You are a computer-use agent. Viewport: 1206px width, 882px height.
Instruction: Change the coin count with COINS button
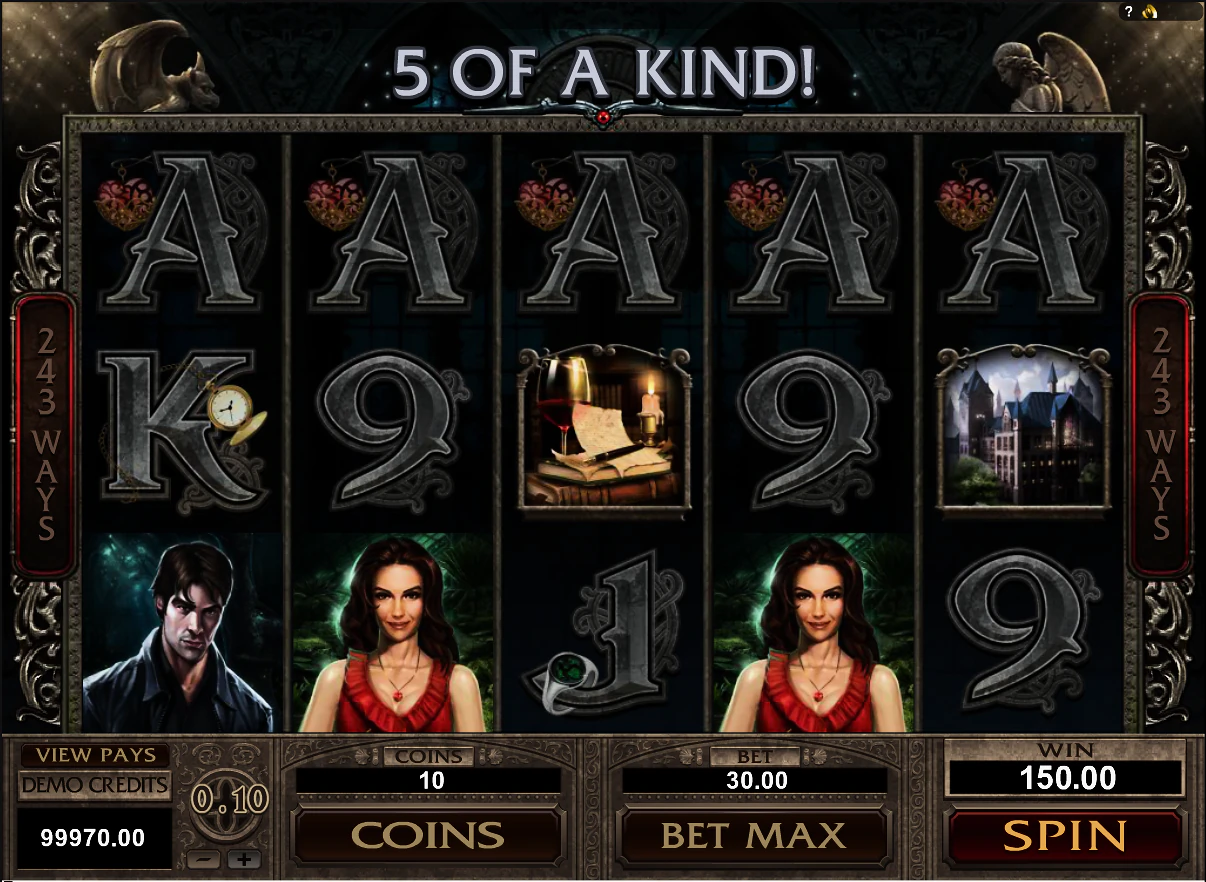(x=427, y=836)
